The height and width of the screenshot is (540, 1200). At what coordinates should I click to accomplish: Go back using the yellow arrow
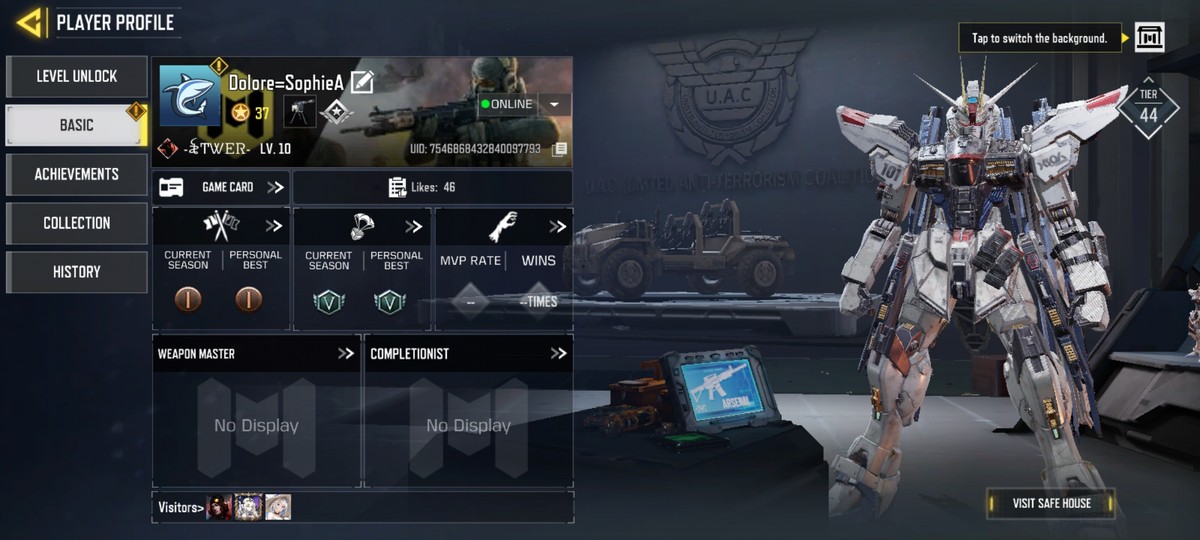coord(29,22)
